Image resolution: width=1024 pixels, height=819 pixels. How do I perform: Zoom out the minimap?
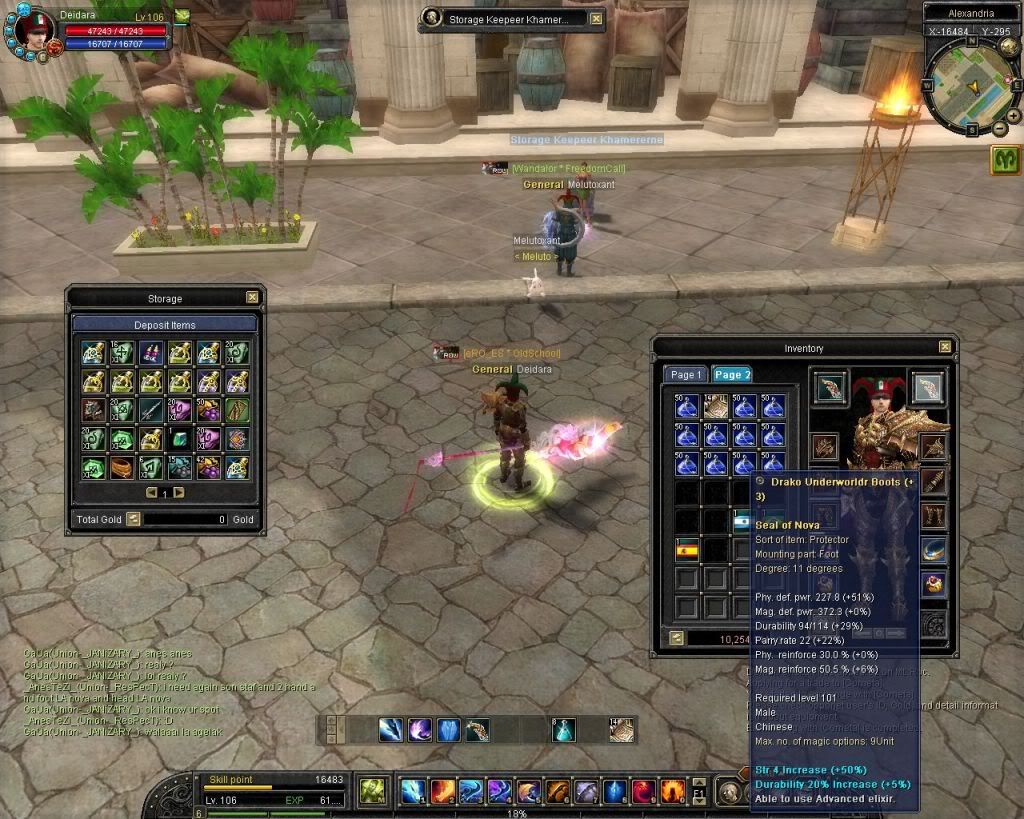coord(999,129)
